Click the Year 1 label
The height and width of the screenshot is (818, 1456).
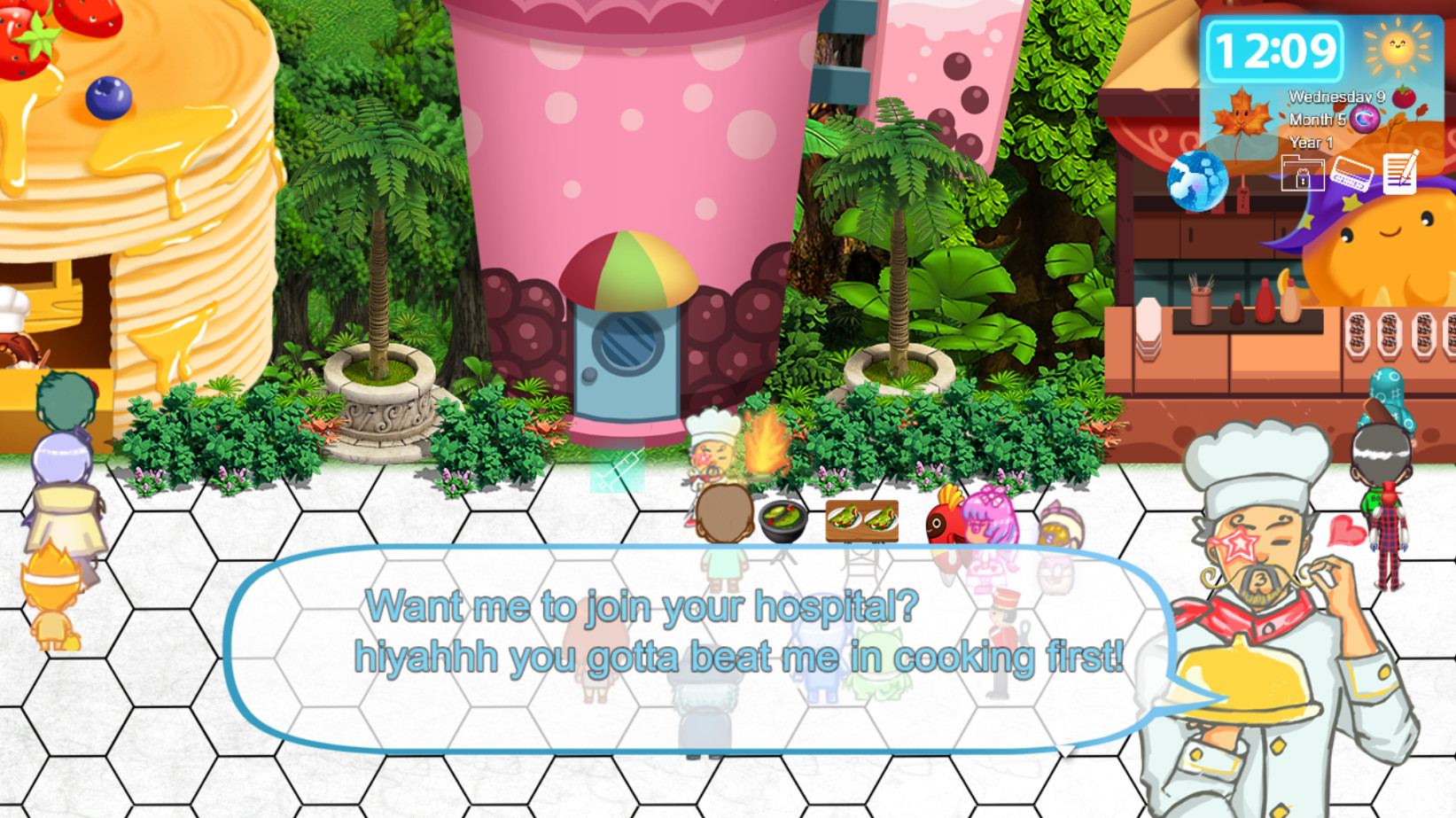point(1309,142)
